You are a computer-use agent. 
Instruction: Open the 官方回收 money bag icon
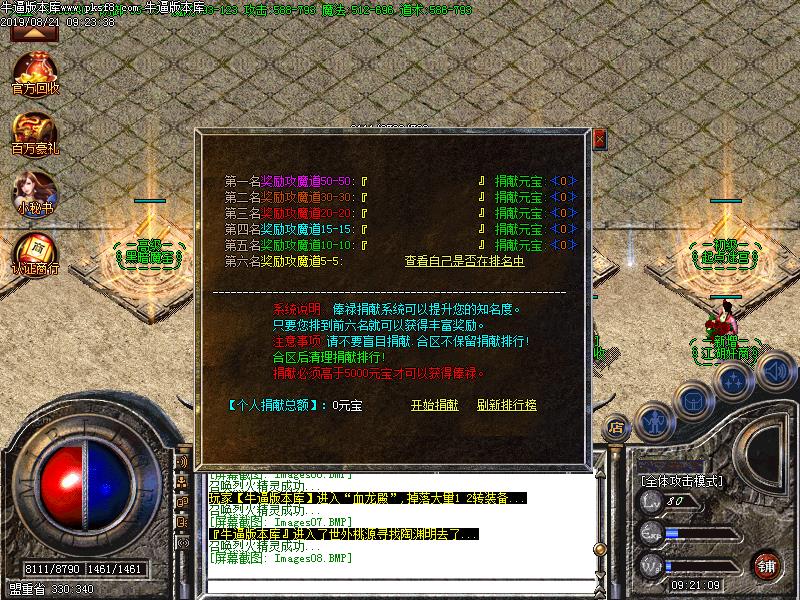(36, 71)
